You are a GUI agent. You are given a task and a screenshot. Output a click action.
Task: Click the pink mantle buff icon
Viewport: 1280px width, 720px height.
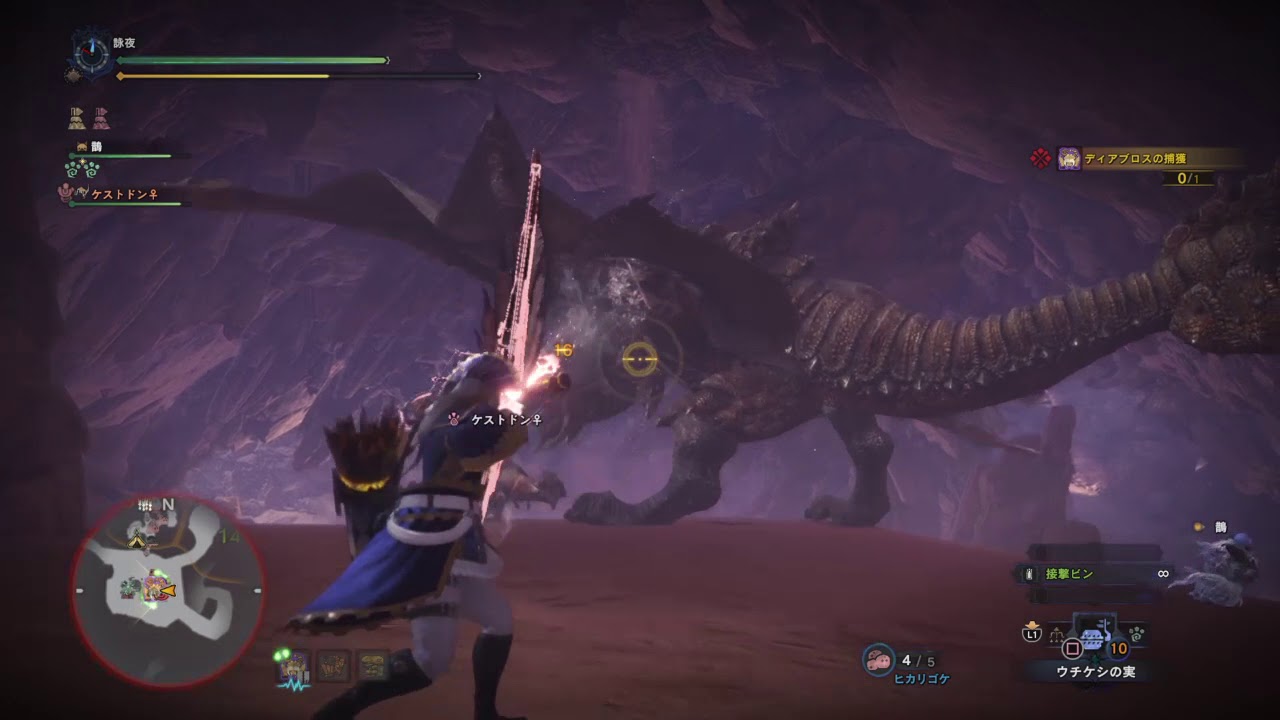click(x=101, y=117)
